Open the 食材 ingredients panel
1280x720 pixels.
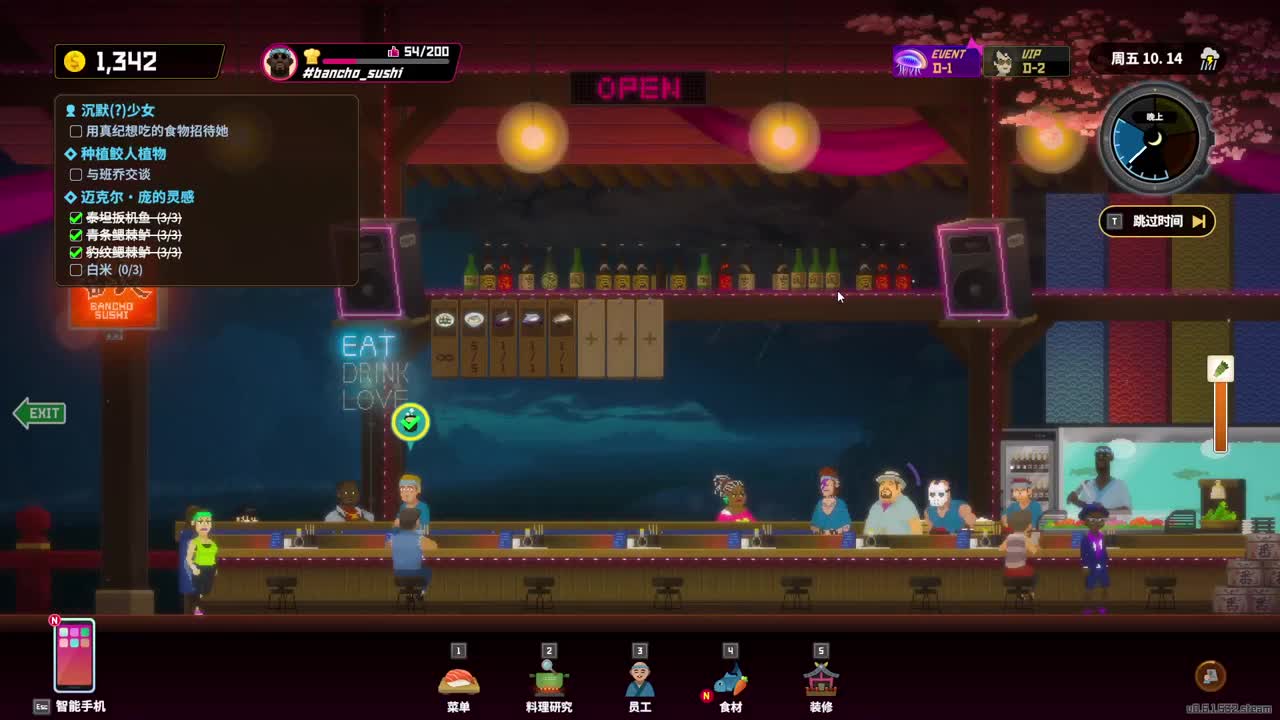[x=731, y=680]
